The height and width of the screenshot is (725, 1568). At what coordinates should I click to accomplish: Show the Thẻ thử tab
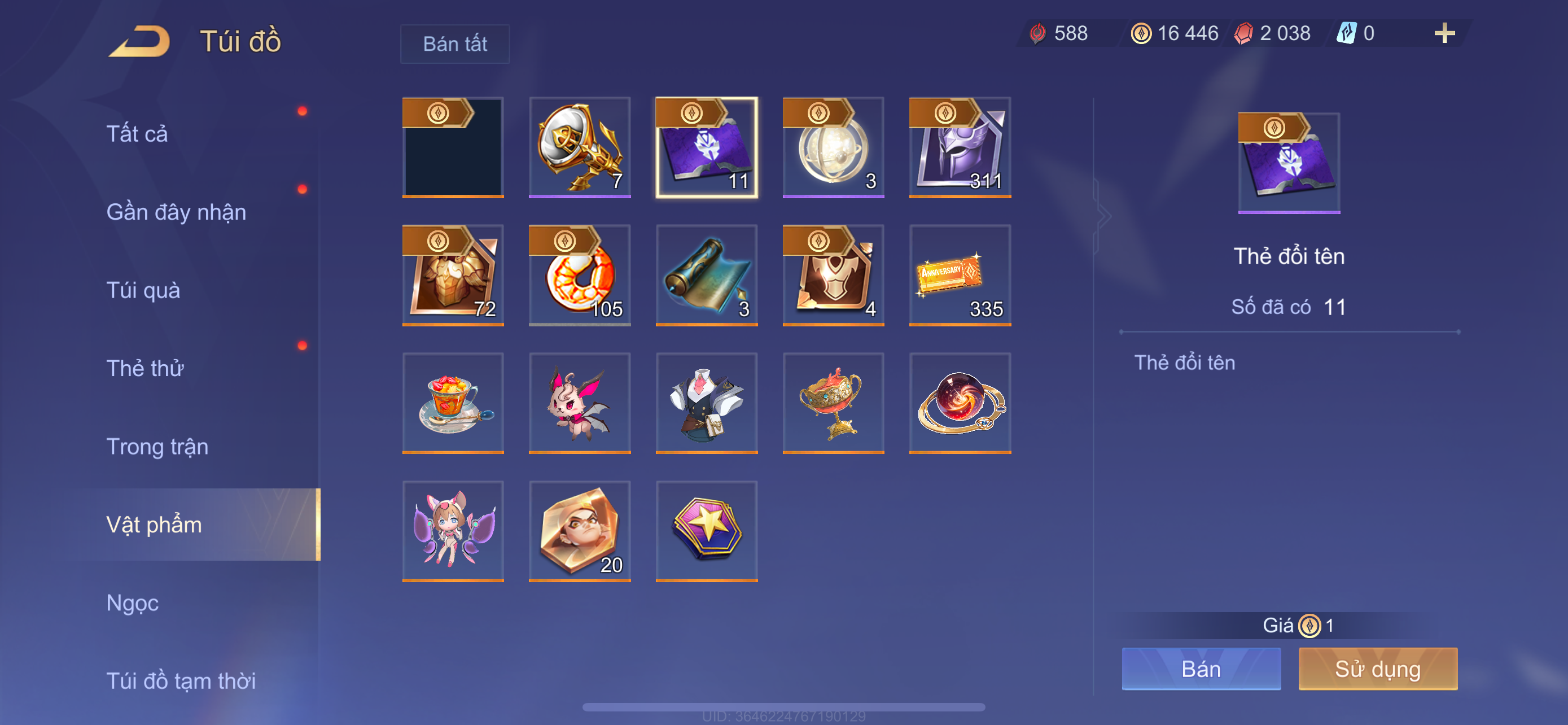click(145, 368)
